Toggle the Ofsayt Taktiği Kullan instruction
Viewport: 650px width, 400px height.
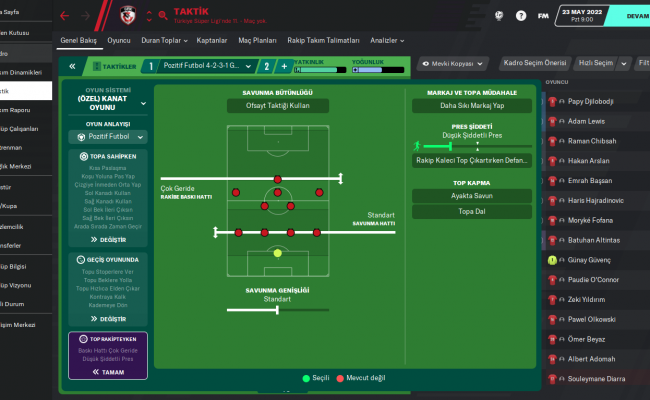click(x=278, y=106)
